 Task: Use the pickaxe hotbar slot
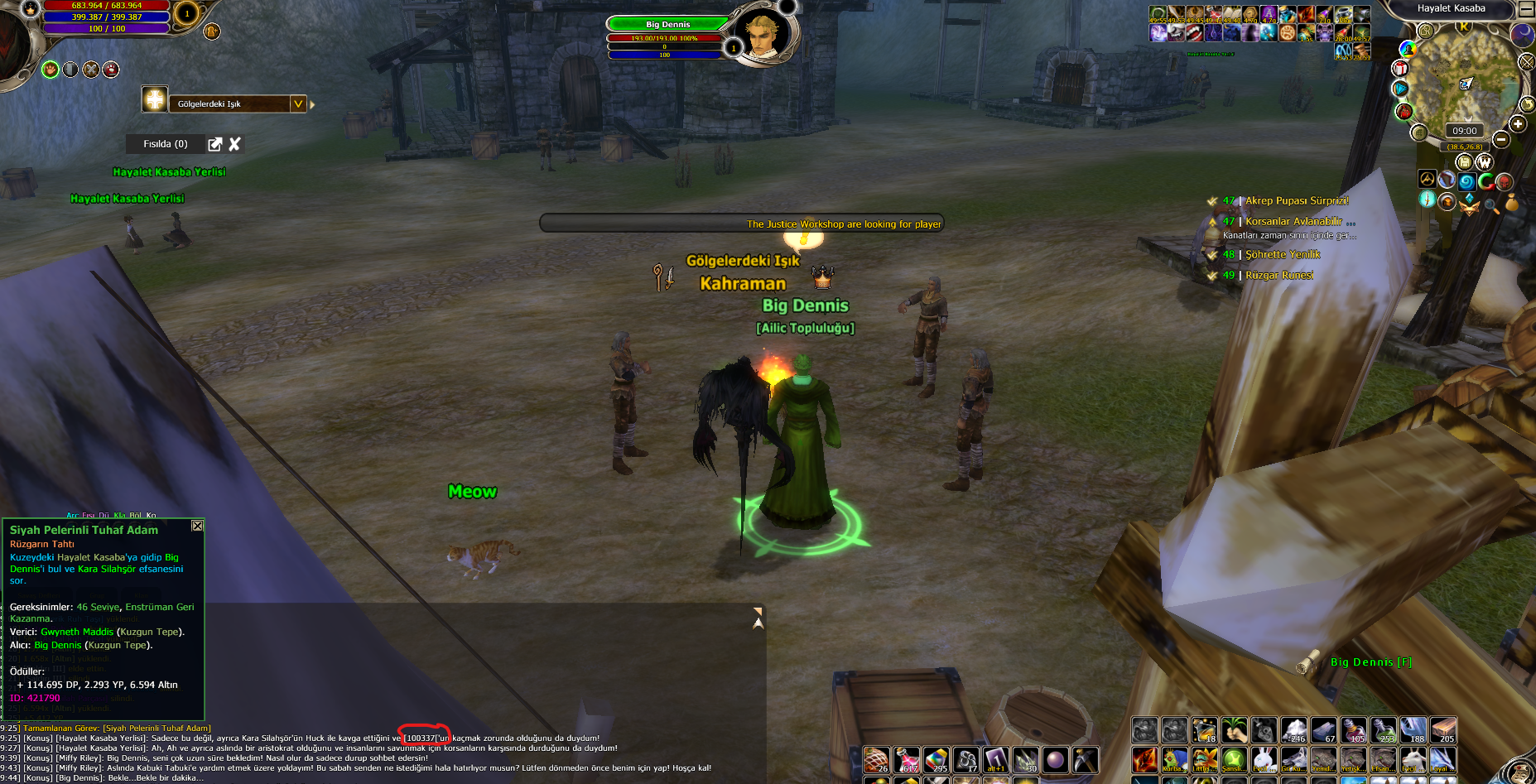(1085, 759)
